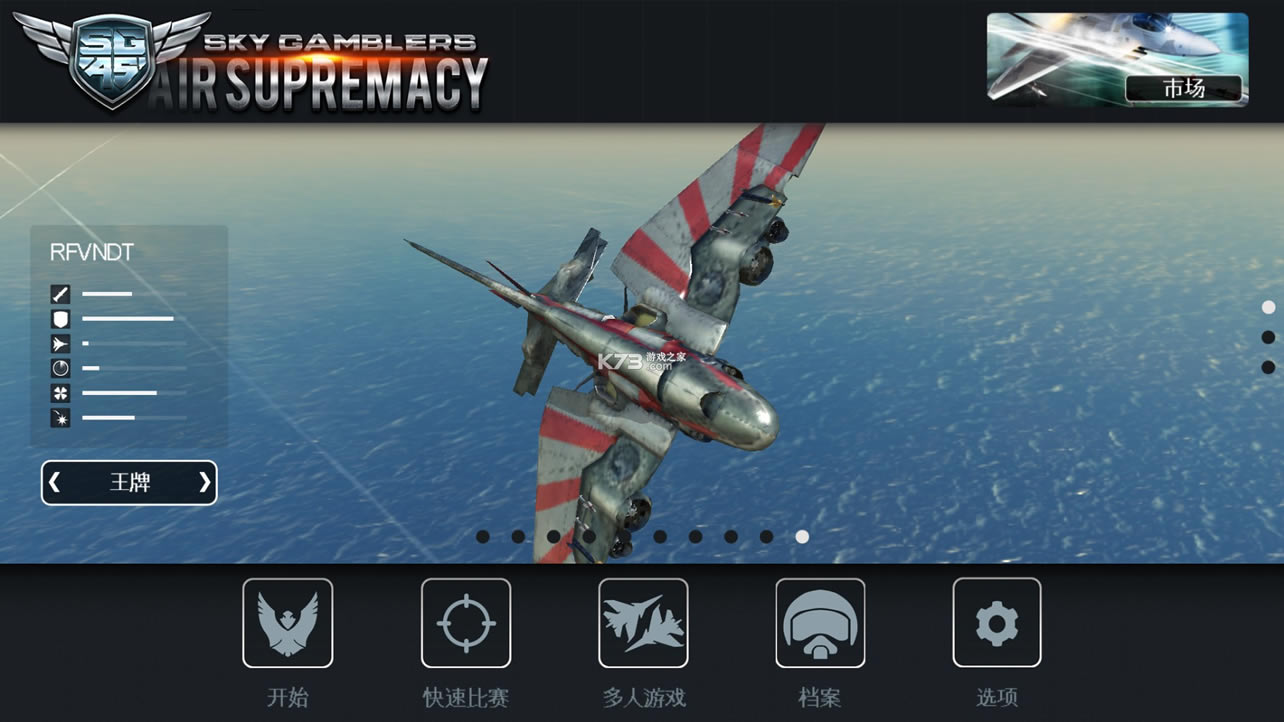
Task: Open options via the gear icon
Action: 996,622
